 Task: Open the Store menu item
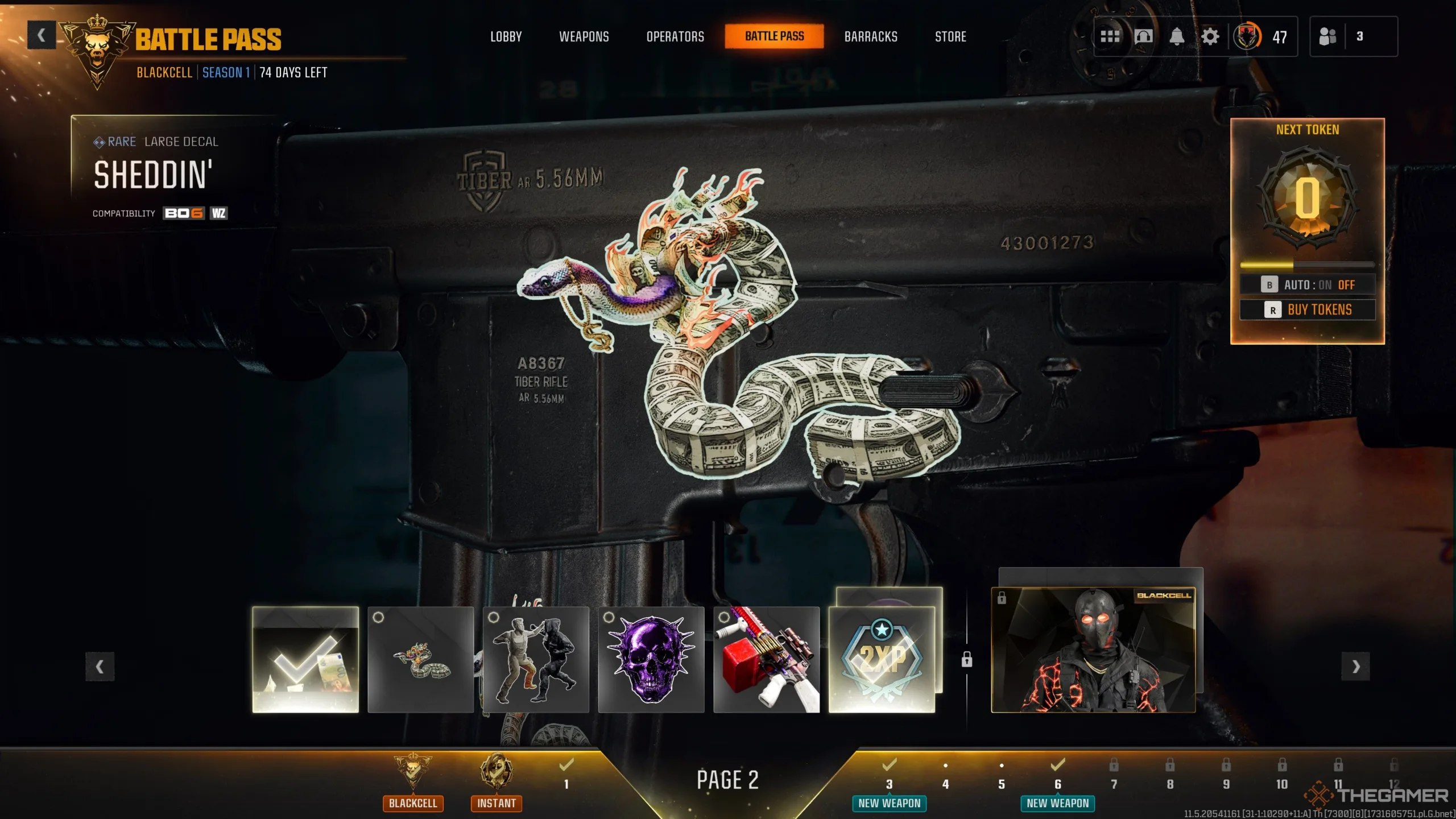click(x=950, y=36)
